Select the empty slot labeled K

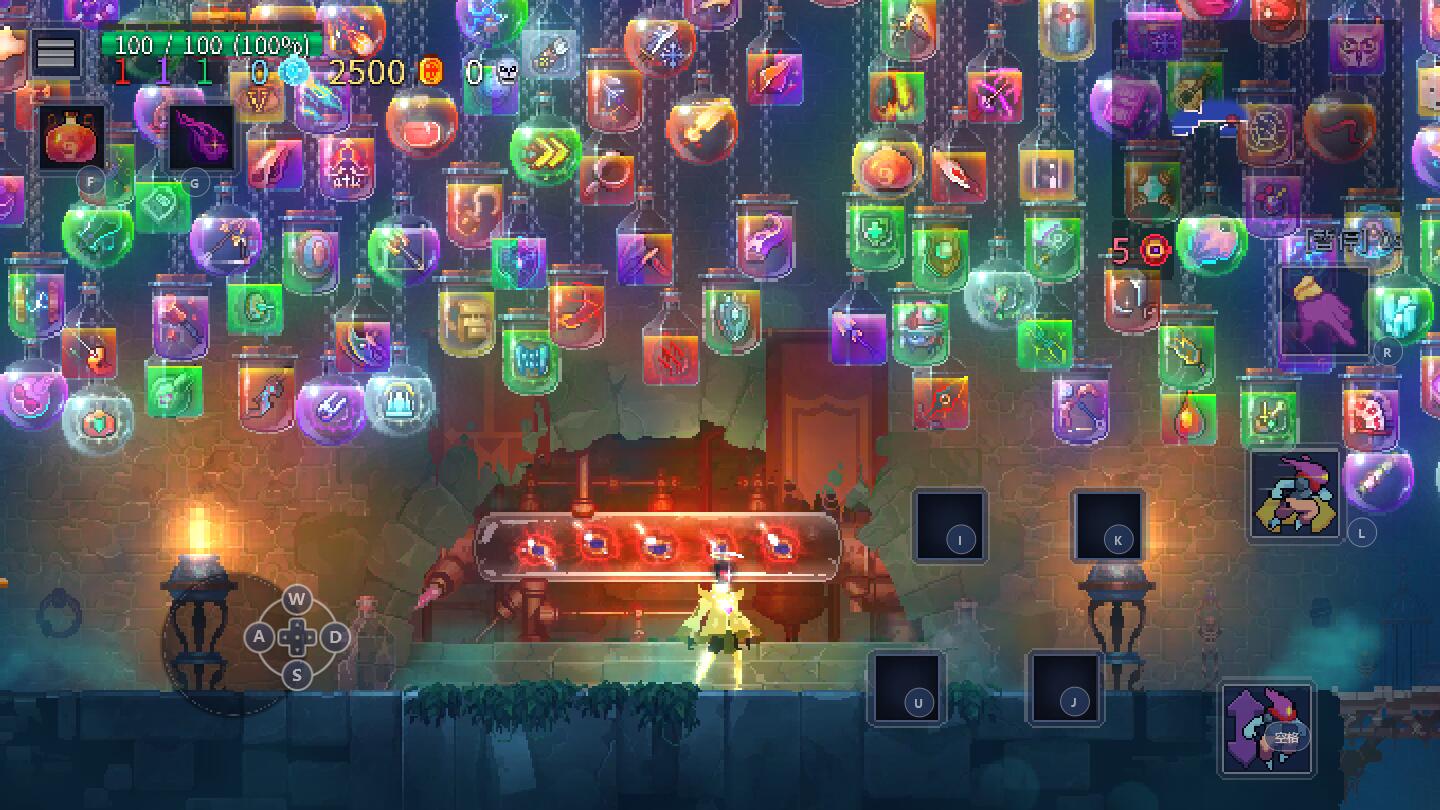1108,526
